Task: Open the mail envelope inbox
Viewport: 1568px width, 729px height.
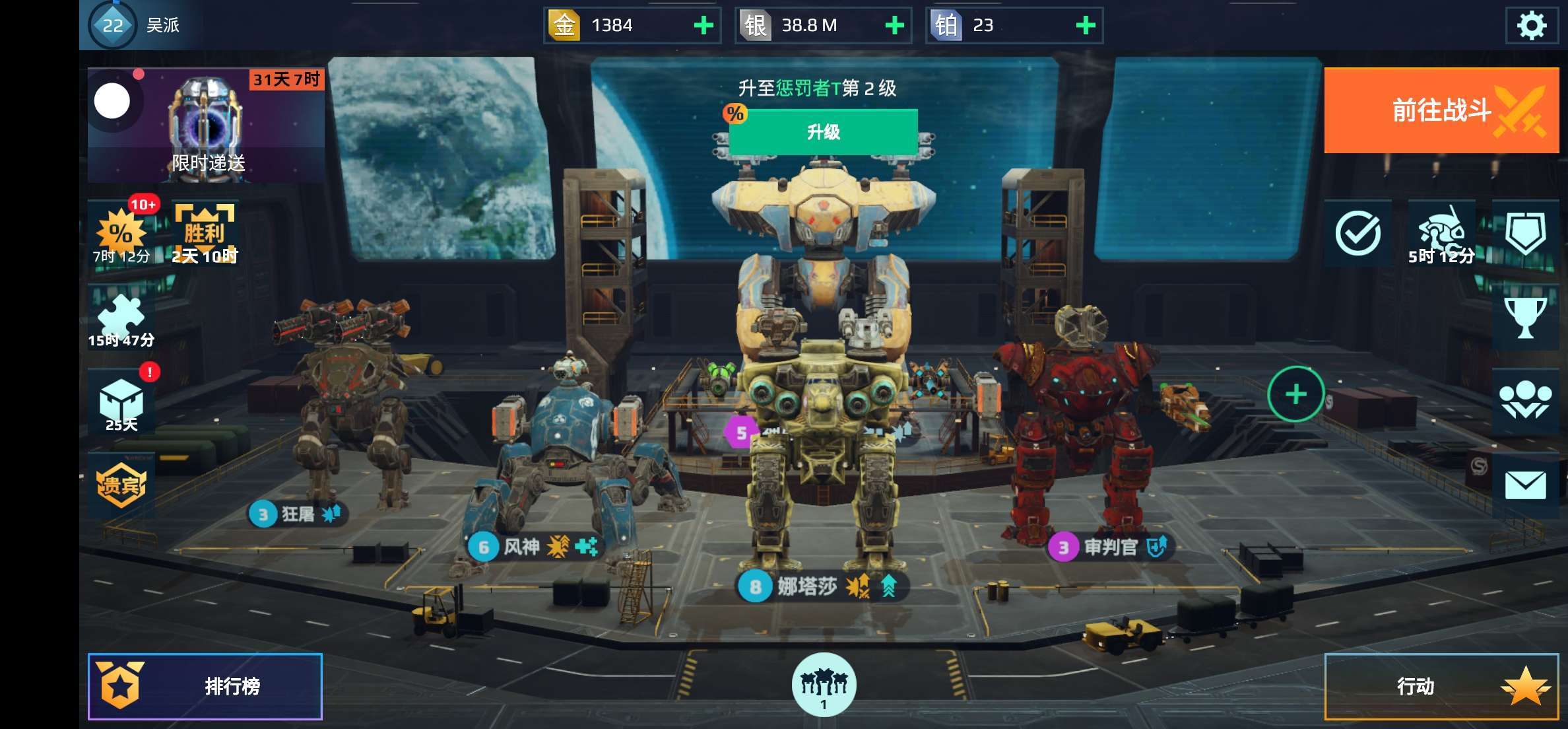Action: (1525, 485)
